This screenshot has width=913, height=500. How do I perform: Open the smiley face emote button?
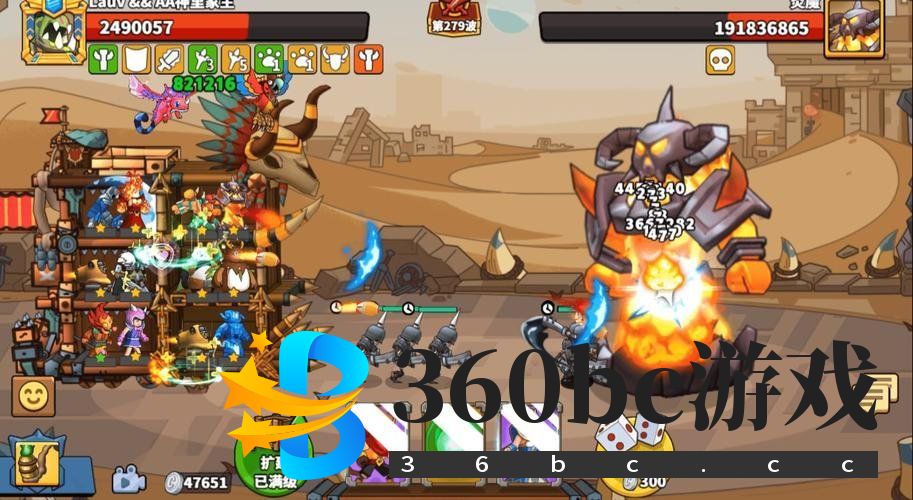point(33,396)
